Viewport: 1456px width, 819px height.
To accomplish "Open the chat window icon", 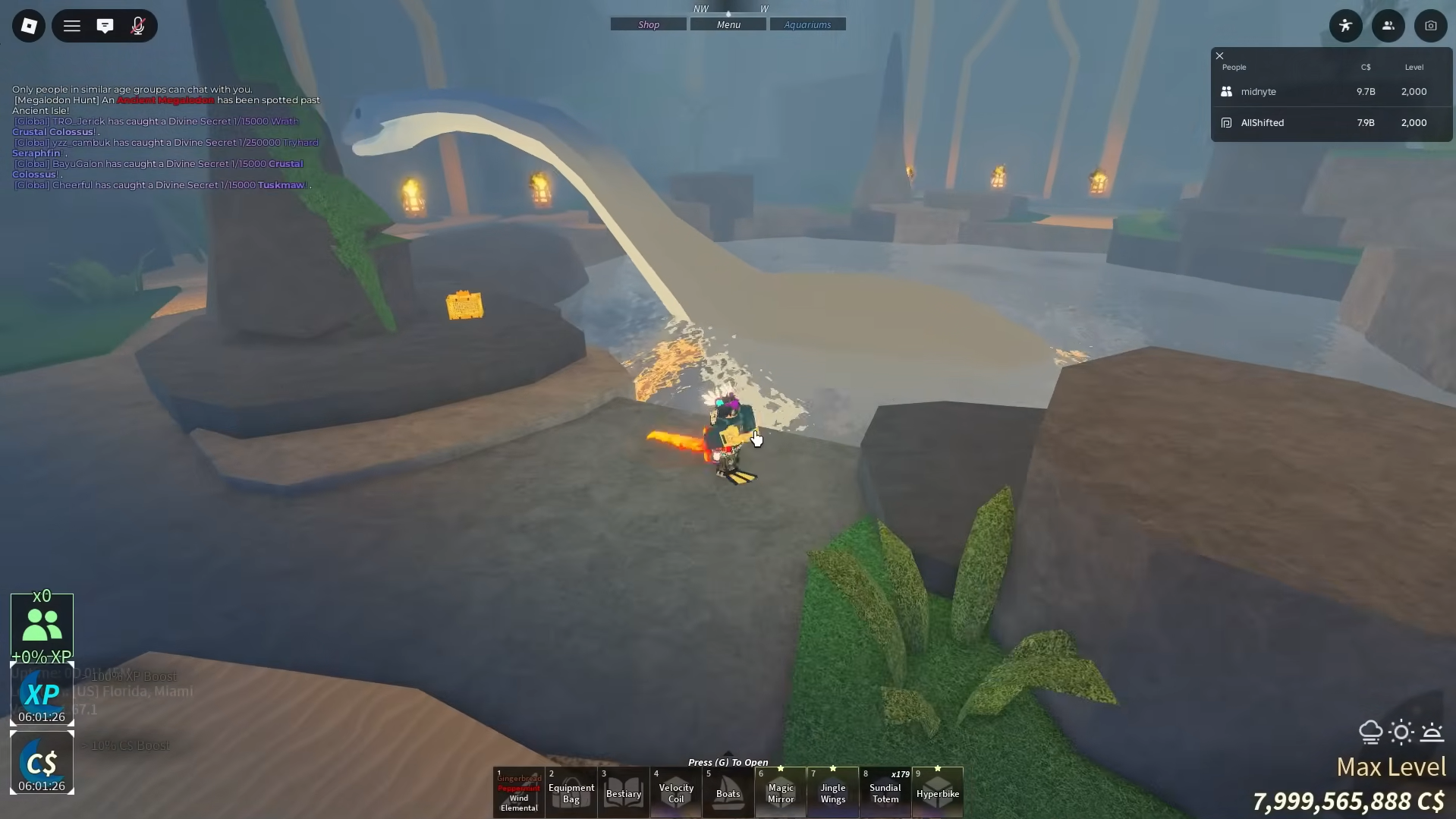I will click(105, 25).
